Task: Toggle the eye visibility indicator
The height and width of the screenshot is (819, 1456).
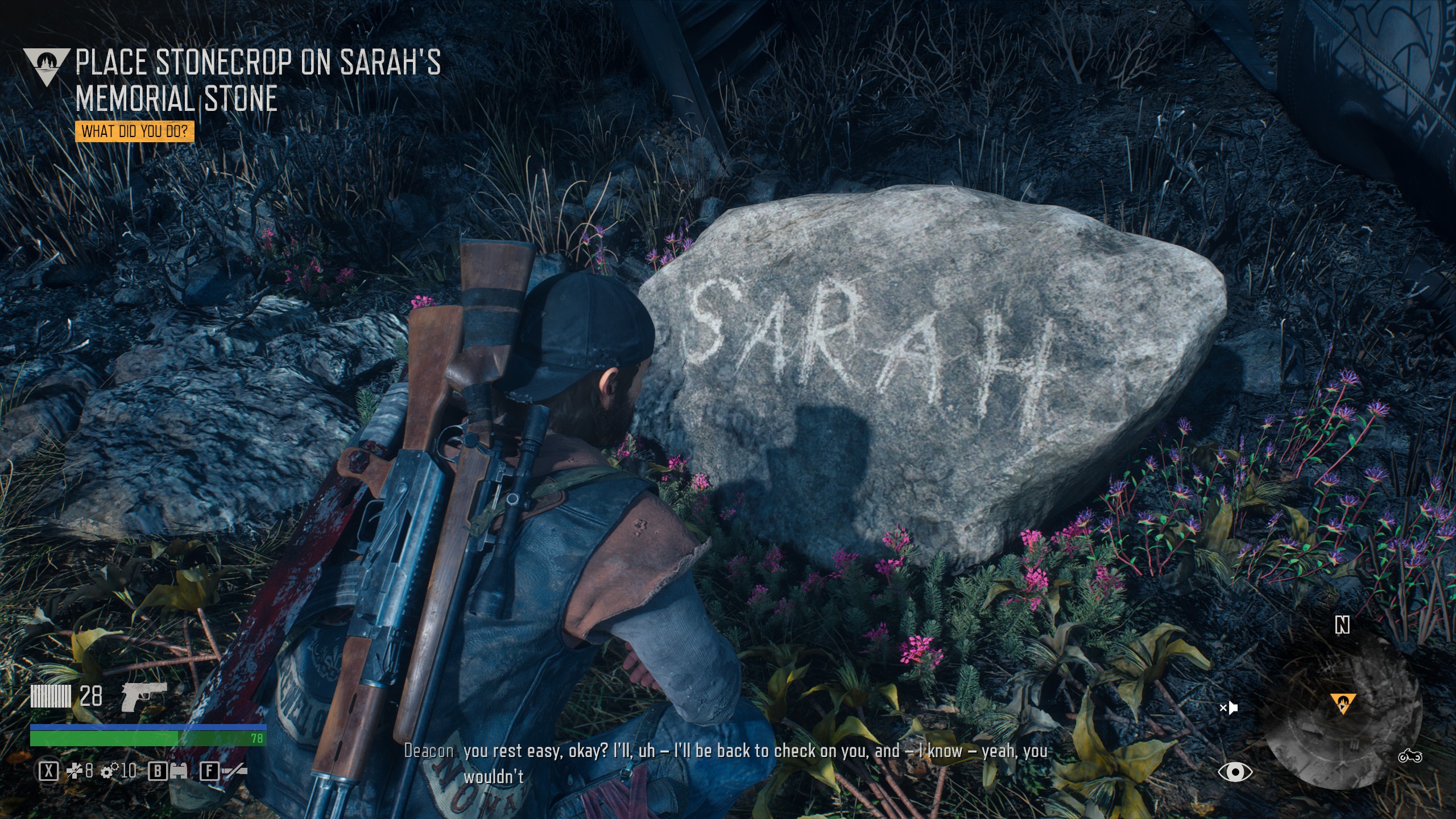Action: (1235, 772)
